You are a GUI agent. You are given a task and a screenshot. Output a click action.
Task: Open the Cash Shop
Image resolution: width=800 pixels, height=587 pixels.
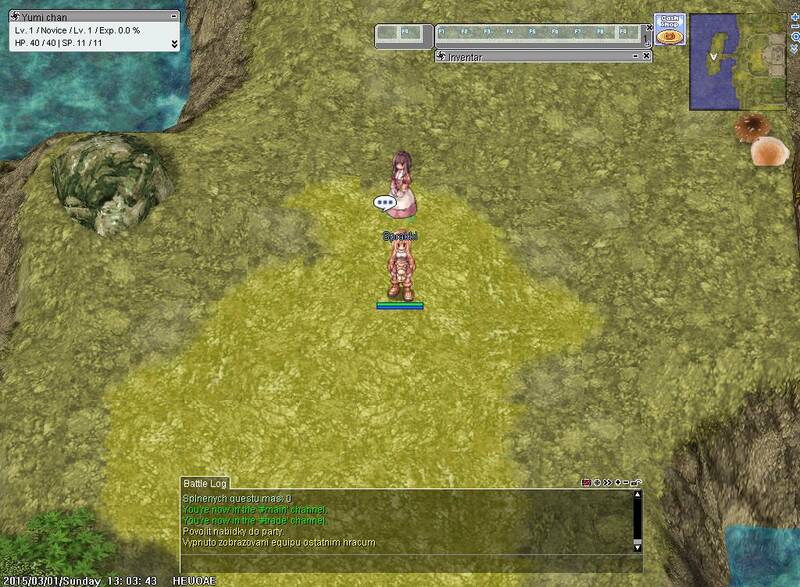point(669,29)
